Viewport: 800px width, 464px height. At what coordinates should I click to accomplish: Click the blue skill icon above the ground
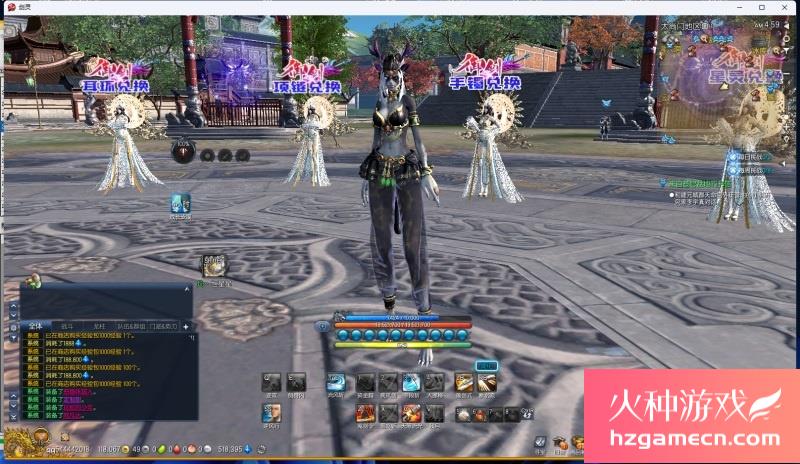coord(181,203)
